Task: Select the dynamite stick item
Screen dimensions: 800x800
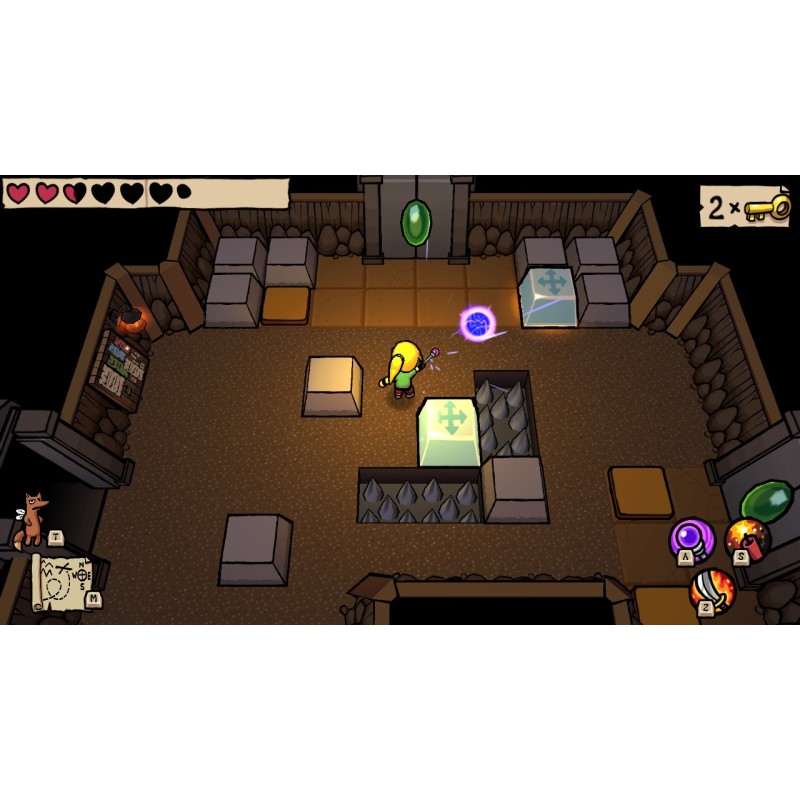Action: click(747, 537)
